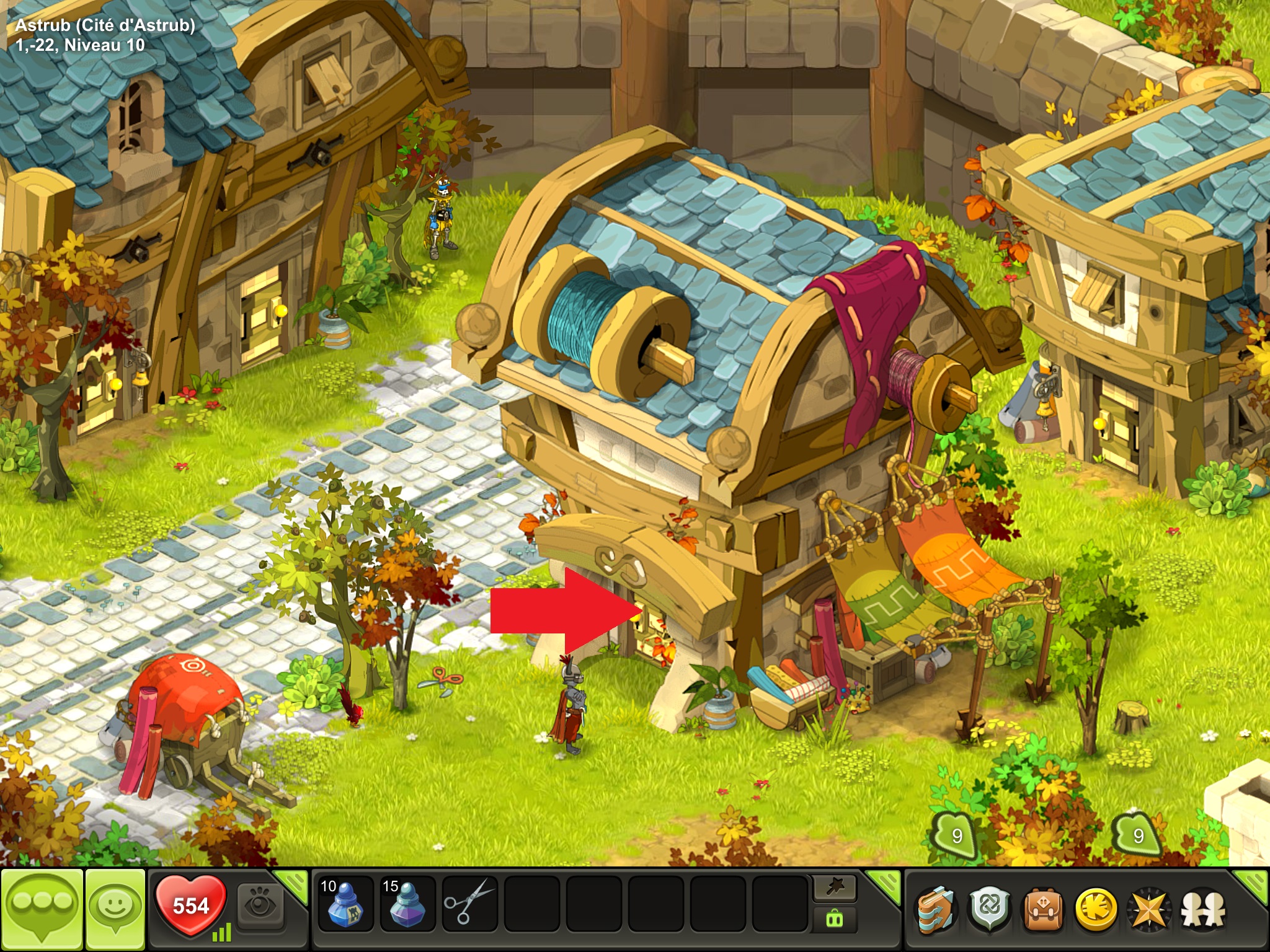This screenshot has height=952, width=1270.
Task: Switch the hotbar to the green bag tab
Action: pyautogui.click(x=834, y=919)
